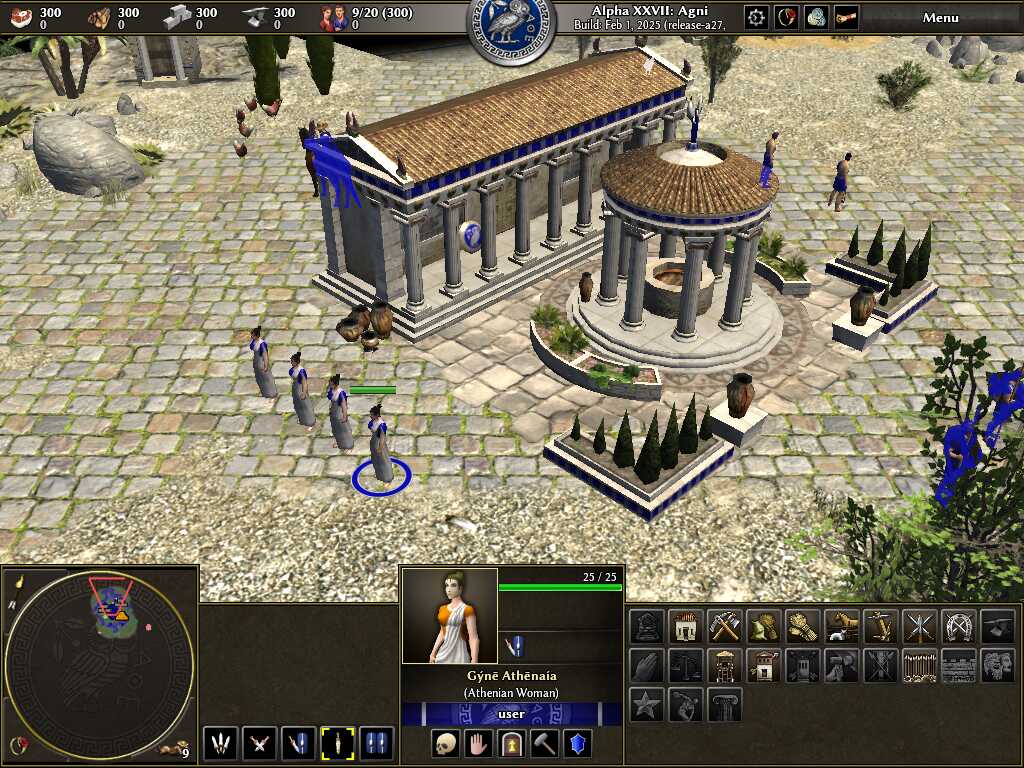
Task: Build a corral with the horse and sheep icon
Action: [x=840, y=627]
